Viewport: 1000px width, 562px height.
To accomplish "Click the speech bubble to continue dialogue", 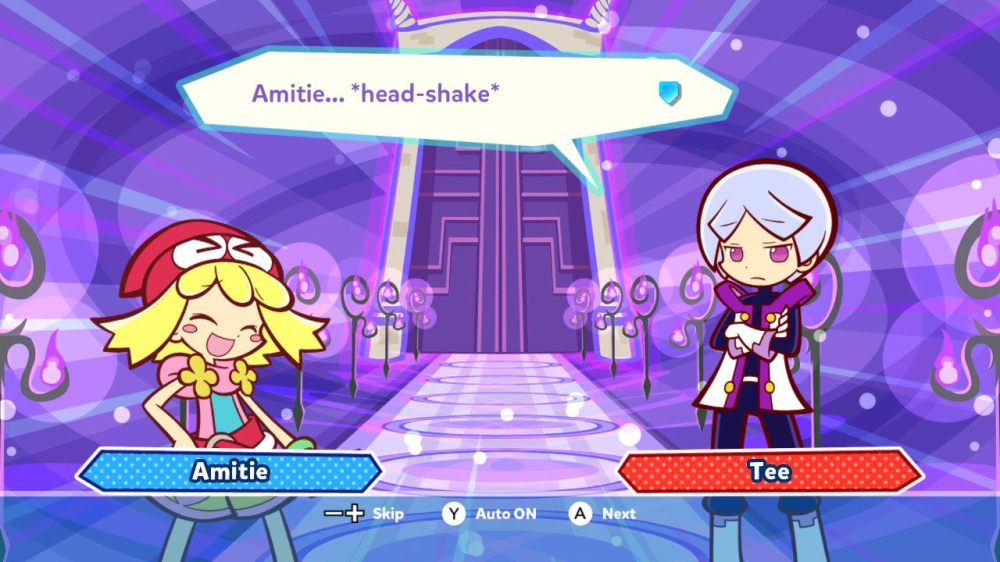I will (450, 96).
